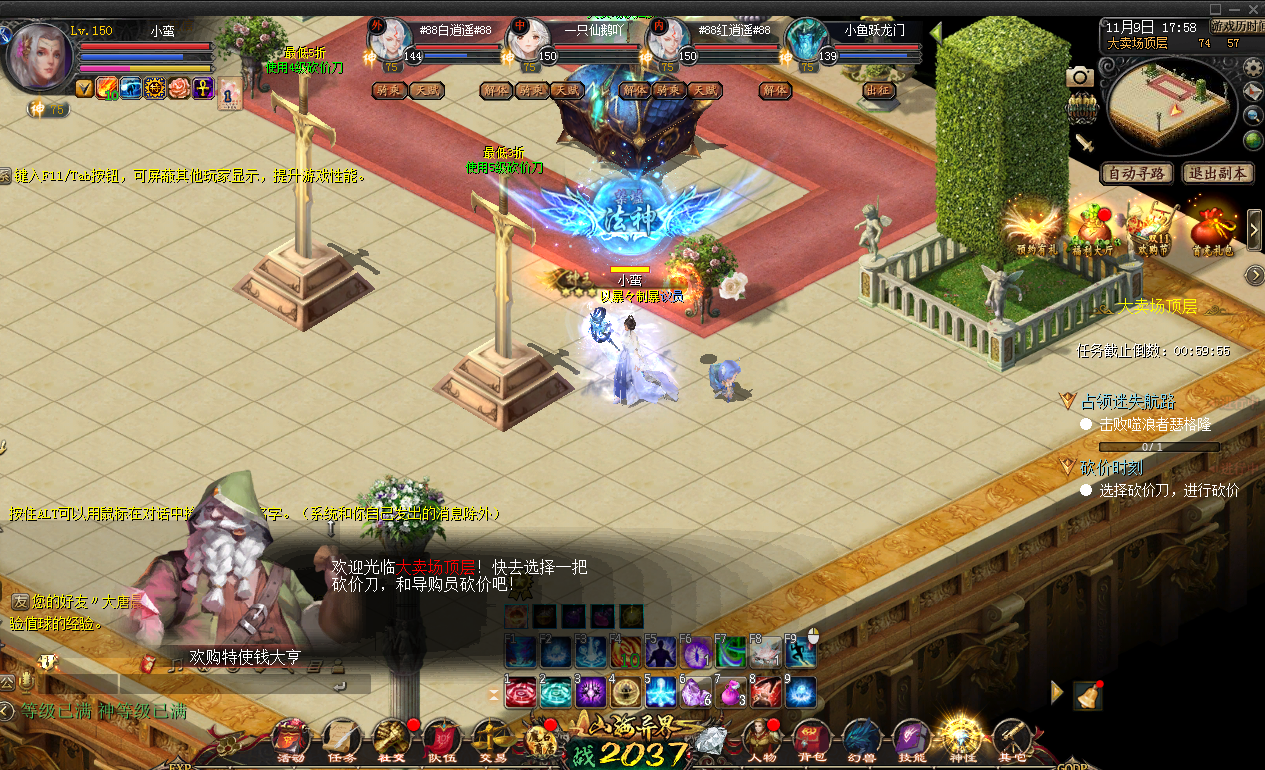Screen dimensions: 1265x770
Task: Click the 自动寻路 auto-pathfinding button
Action: 1137,173
